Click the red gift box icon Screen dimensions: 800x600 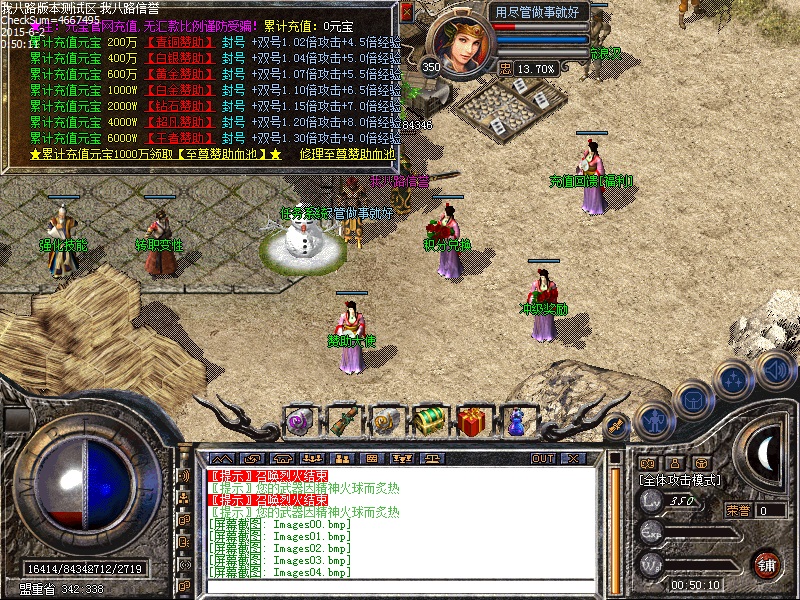tap(475, 420)
